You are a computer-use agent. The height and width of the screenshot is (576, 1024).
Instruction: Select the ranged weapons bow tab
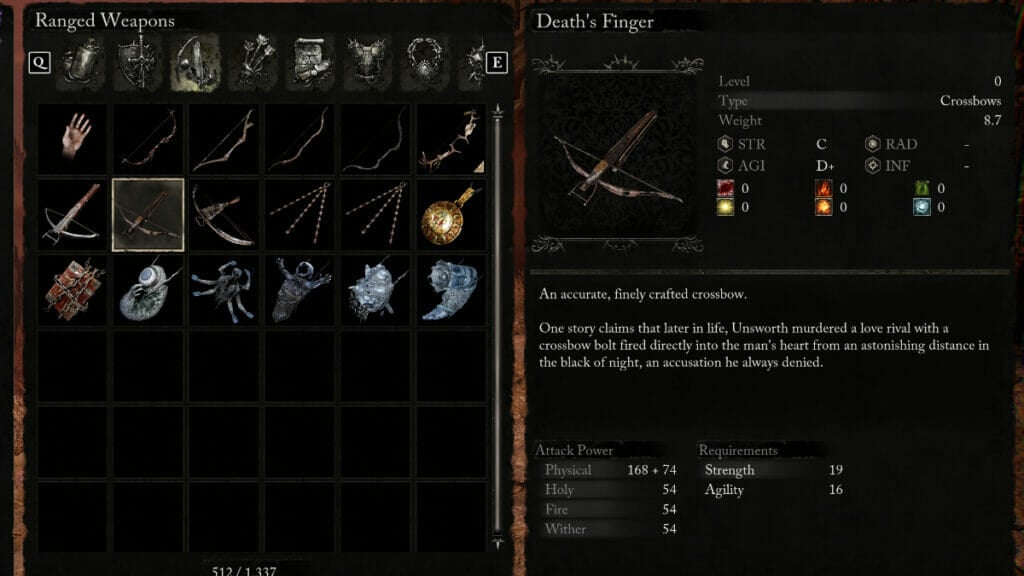[196, 64]
